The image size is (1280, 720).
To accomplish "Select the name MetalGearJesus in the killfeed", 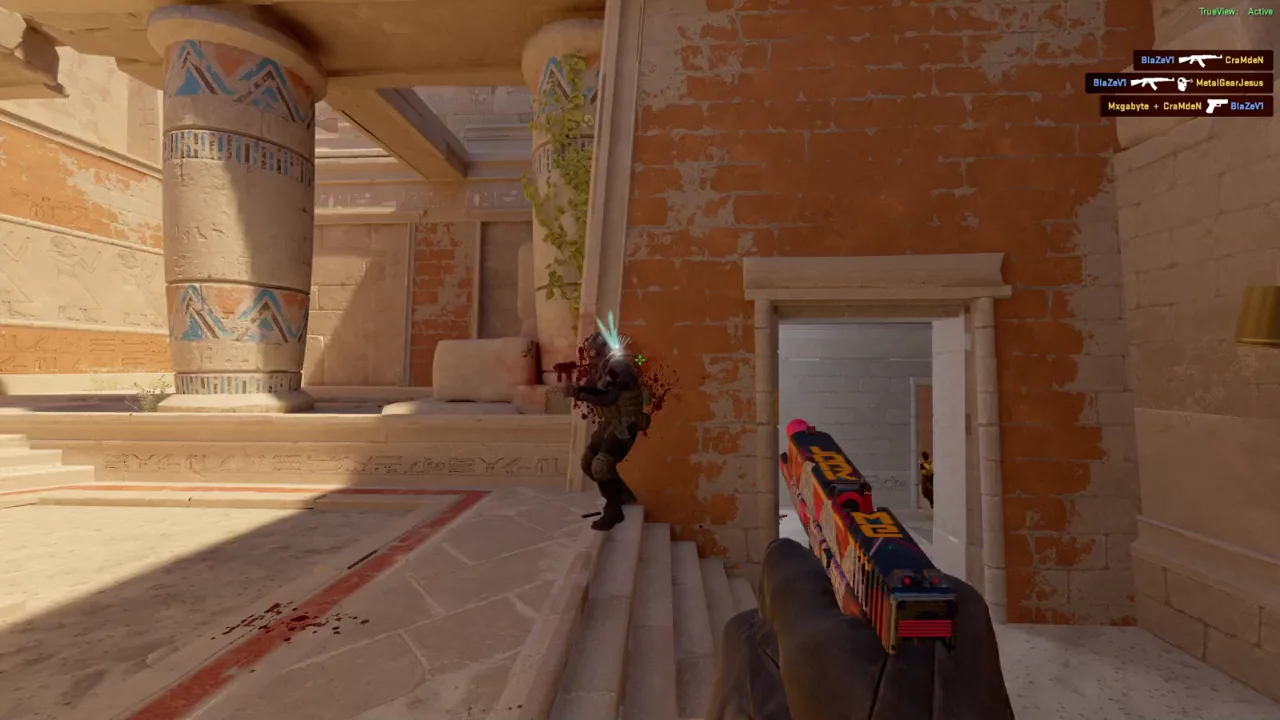I will coord(1231,83).
